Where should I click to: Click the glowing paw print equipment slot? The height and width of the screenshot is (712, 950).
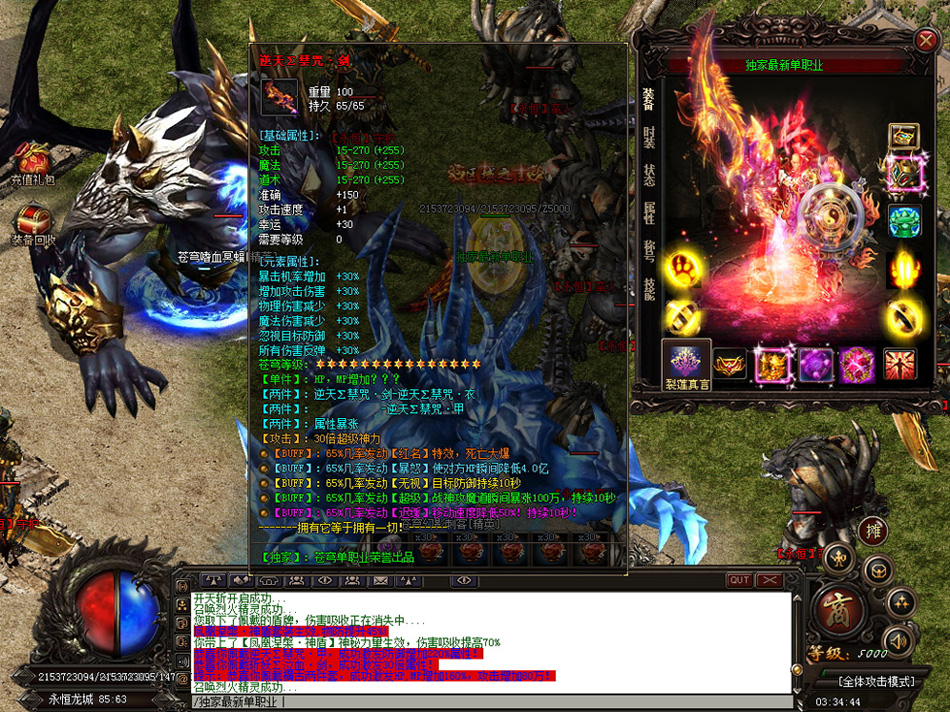pyautogui.click(x=684, y=268)
